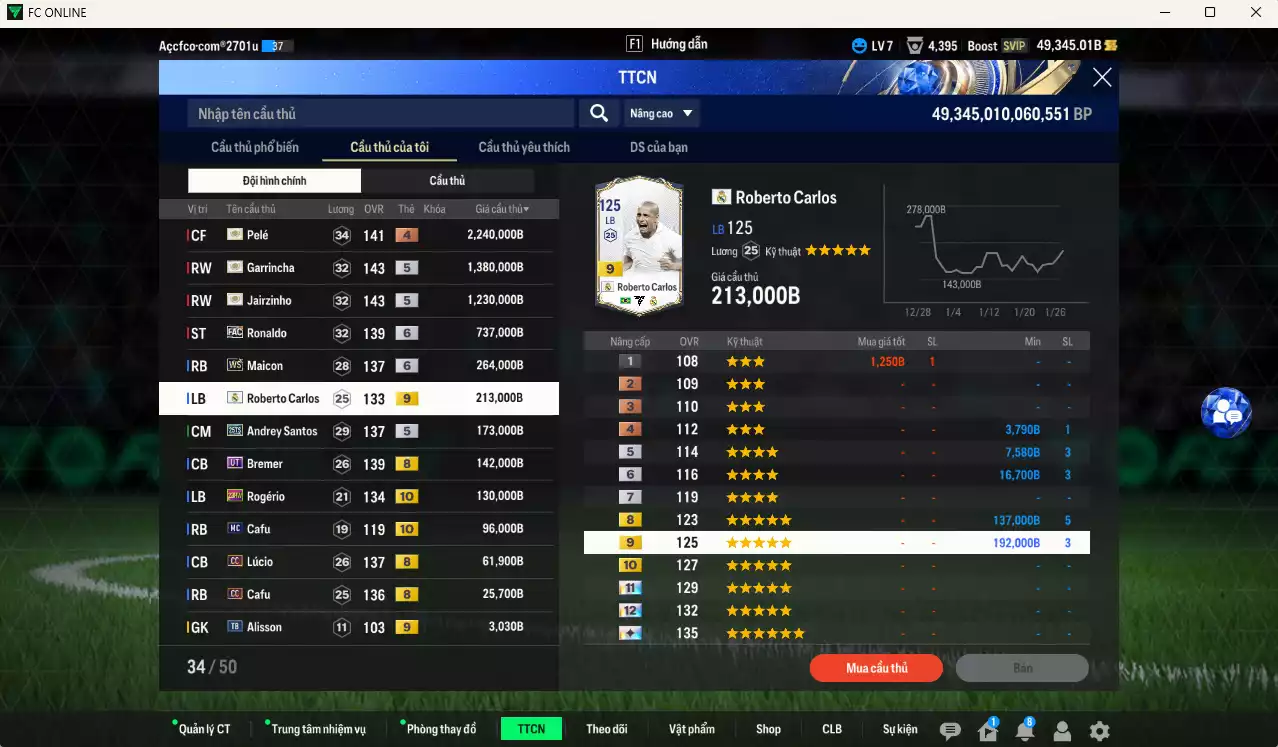1278x747 pixels.
Task: Pick the Andrey Santos row
Action: click(358, 431)
